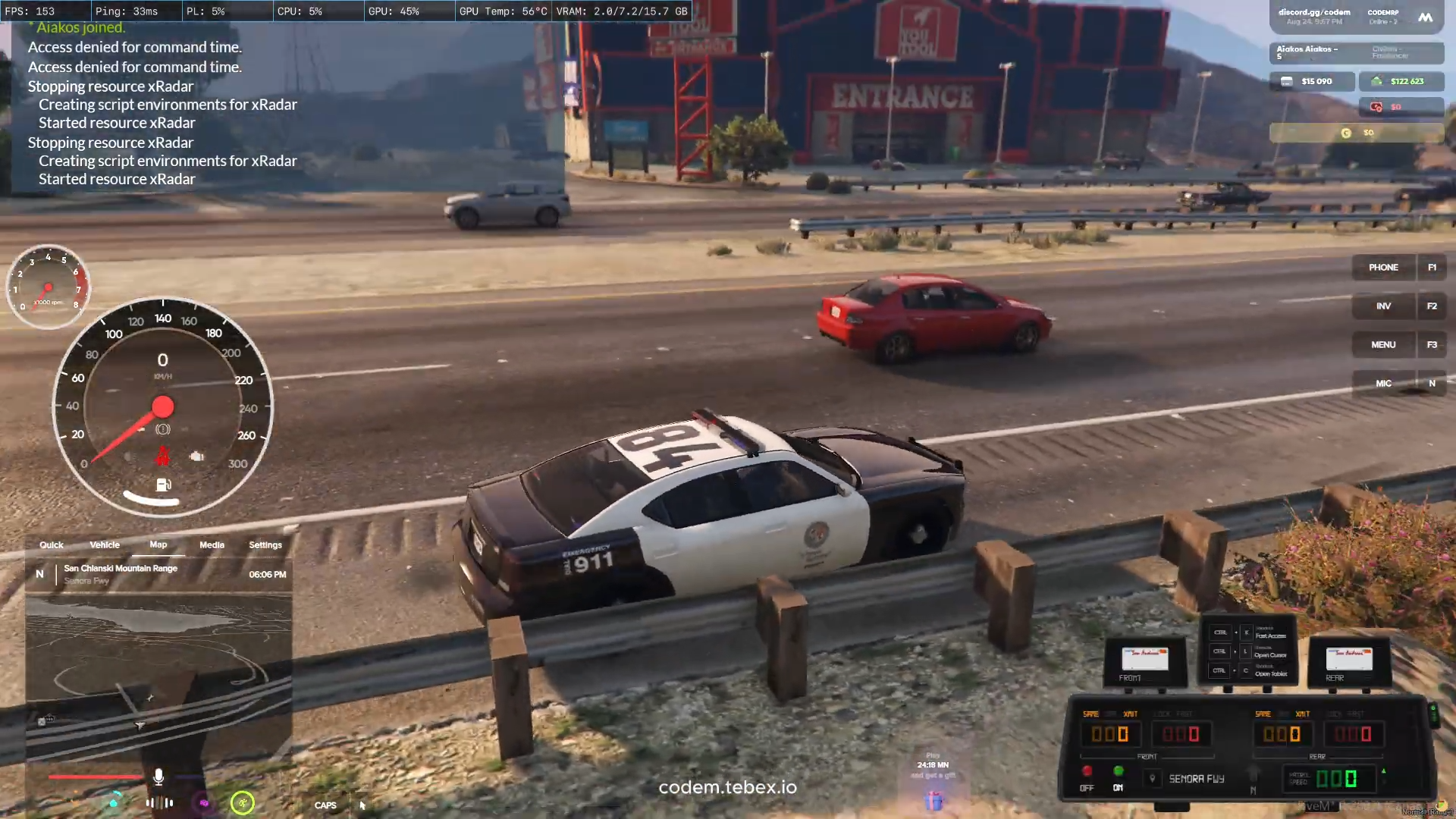Open the MENU shortcut button

point(1383,345)
